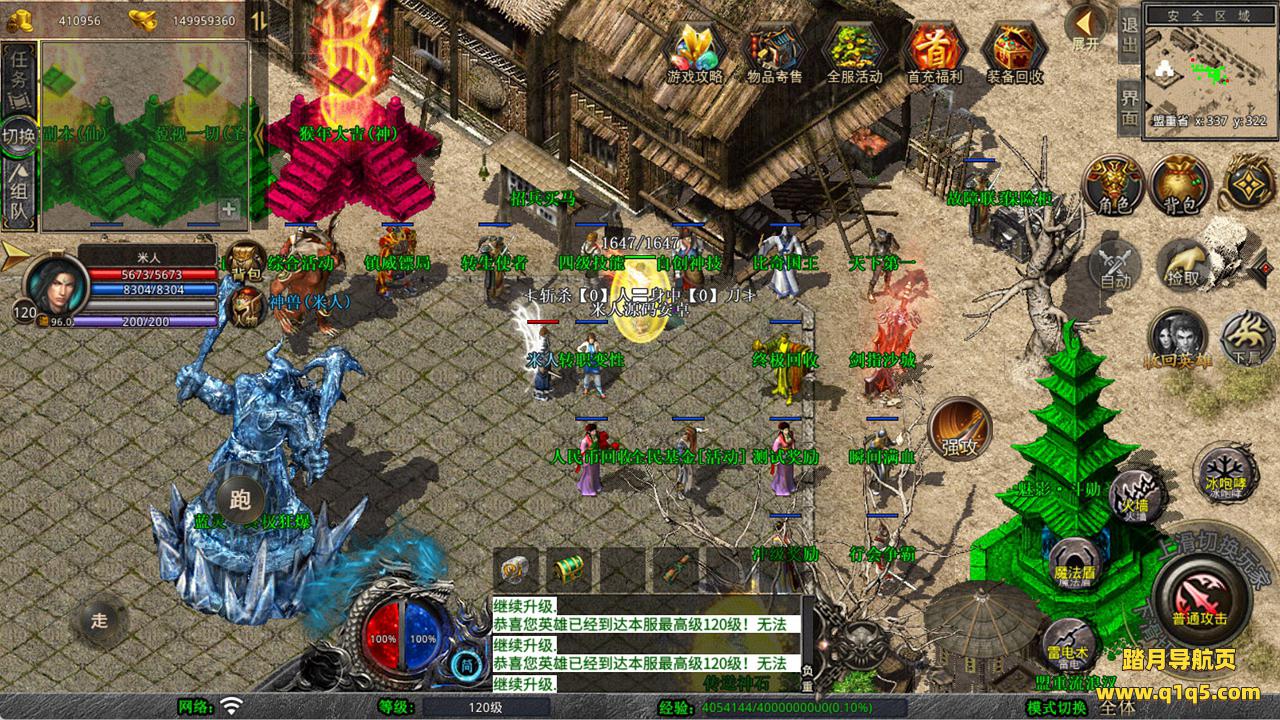Tap the 退出 exit button
The image size is (1280, 720).
[x=1129, y=36]
